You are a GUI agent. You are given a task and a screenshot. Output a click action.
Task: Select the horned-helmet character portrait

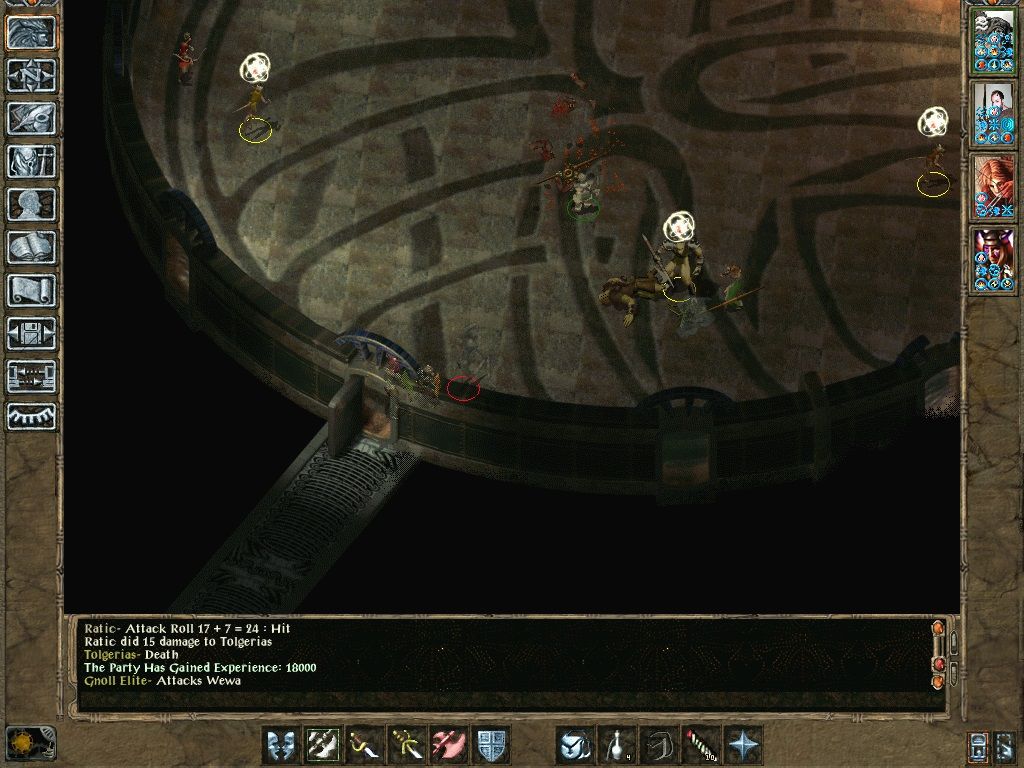point(993,259)
